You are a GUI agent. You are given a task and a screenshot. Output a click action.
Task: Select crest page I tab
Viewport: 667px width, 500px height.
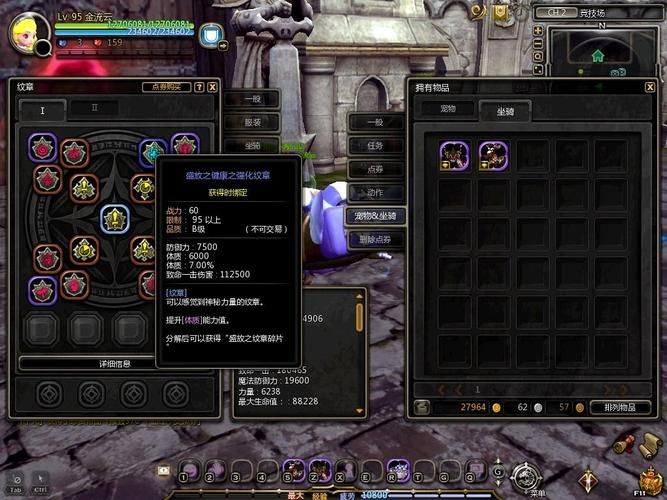click(42, 109)
